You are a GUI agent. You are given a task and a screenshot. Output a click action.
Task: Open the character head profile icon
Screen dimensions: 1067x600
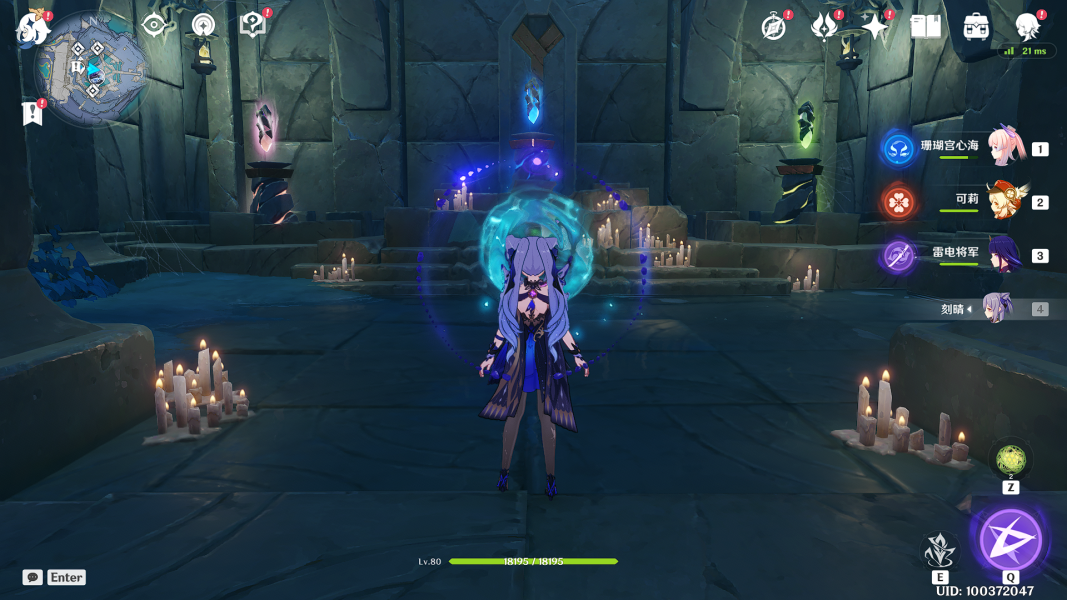(1027, 25)
